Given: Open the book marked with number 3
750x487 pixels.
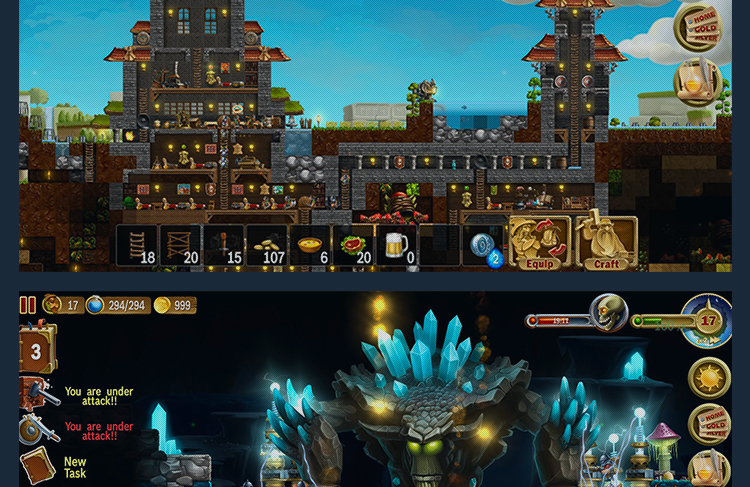Looking at the screenshot, I should (x=37, y=350).
